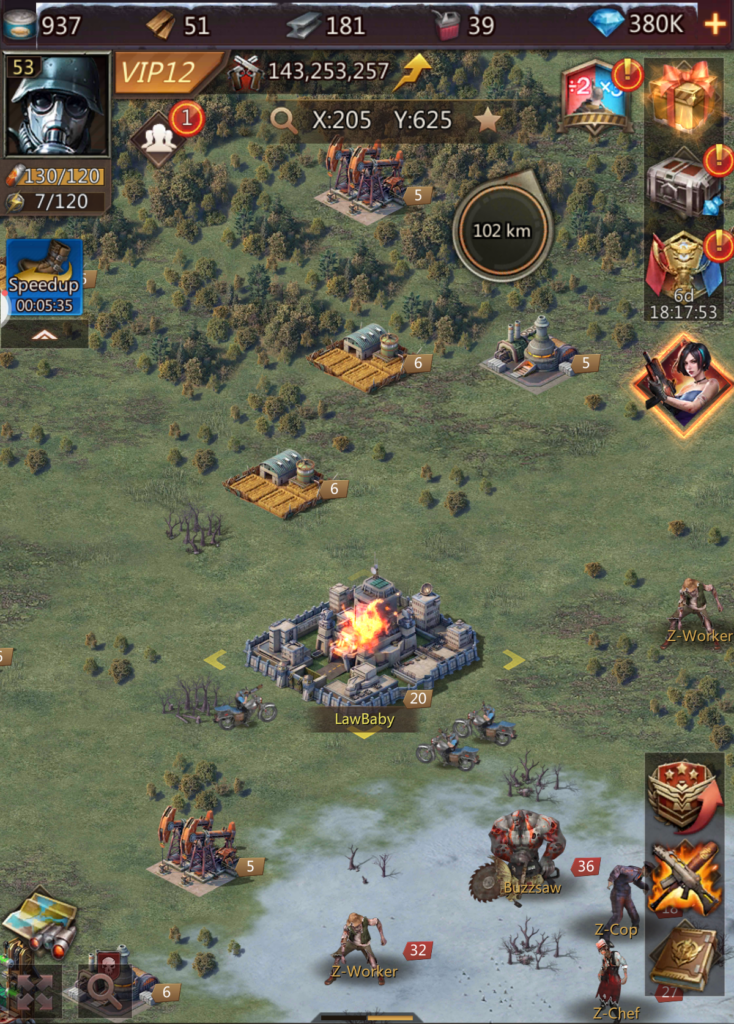The height and width of the screenshot is (1024, 734).
Task: Open the coordinate search magnifier
Action: (x=285, y=121)
